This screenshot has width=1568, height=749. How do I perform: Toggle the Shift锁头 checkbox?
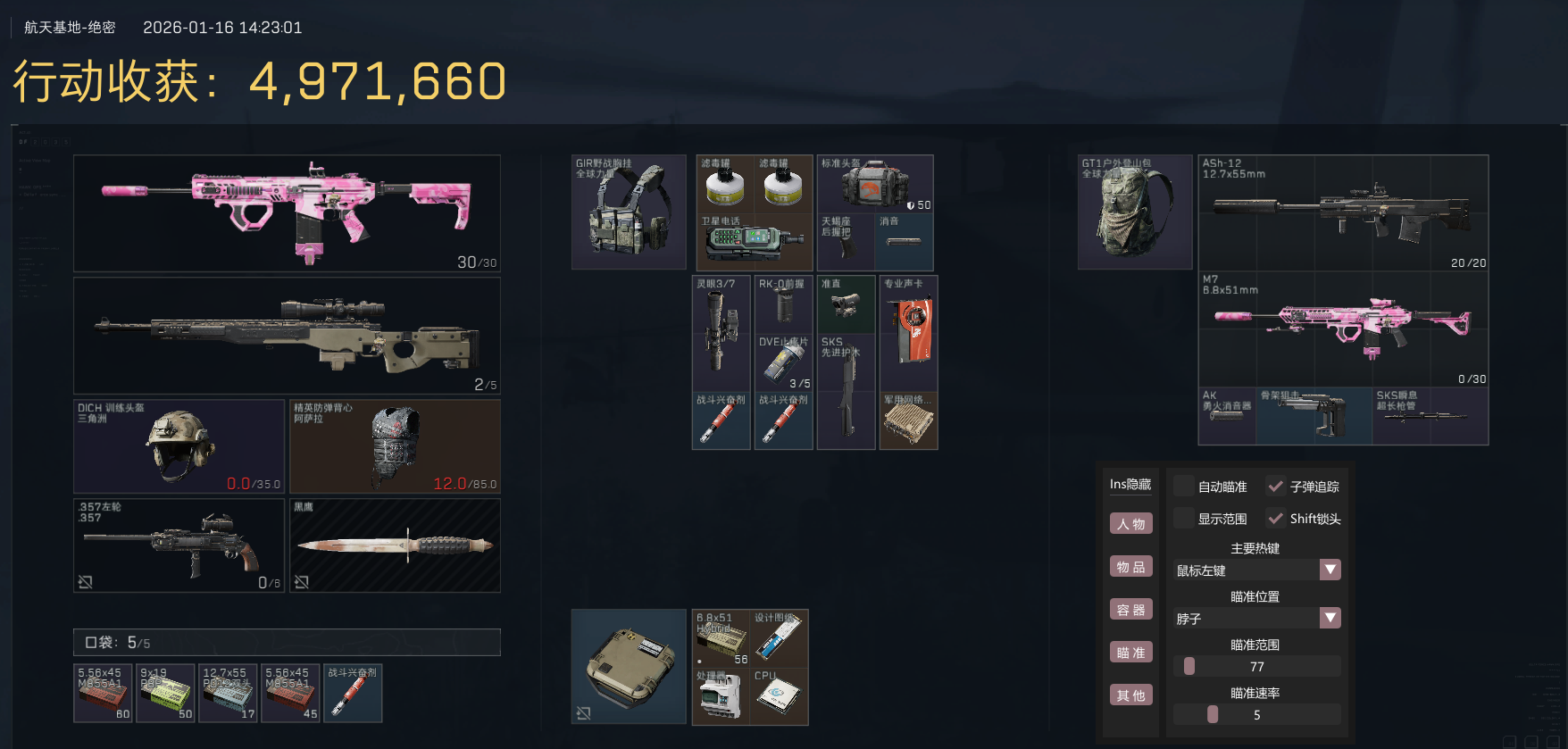(1276, 519)
